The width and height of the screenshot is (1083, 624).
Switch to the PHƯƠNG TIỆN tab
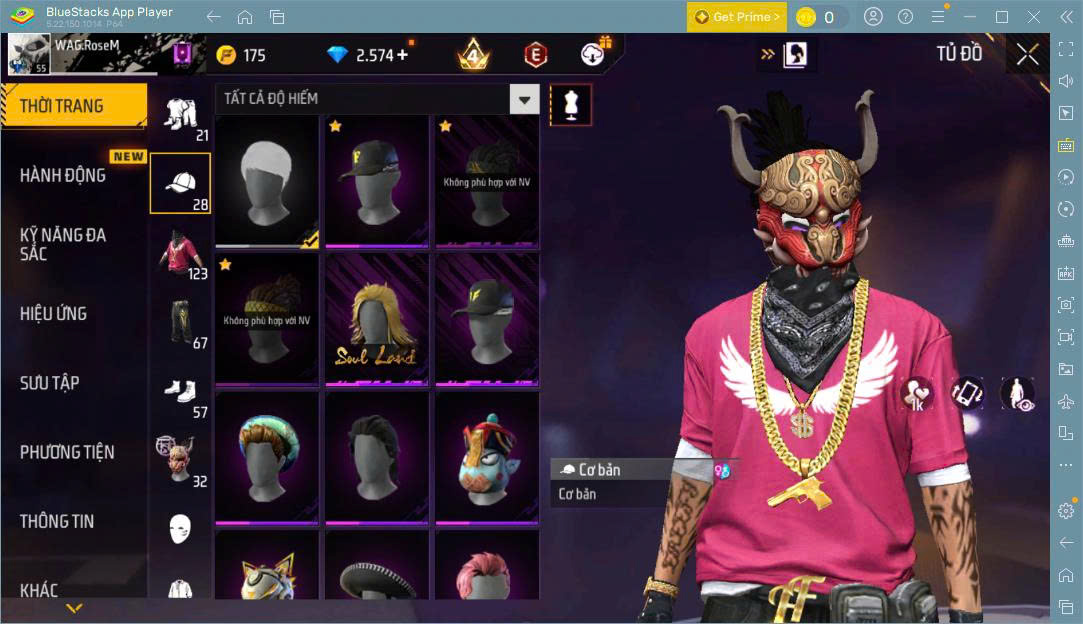pyautogui.click(x=67, y=452)
